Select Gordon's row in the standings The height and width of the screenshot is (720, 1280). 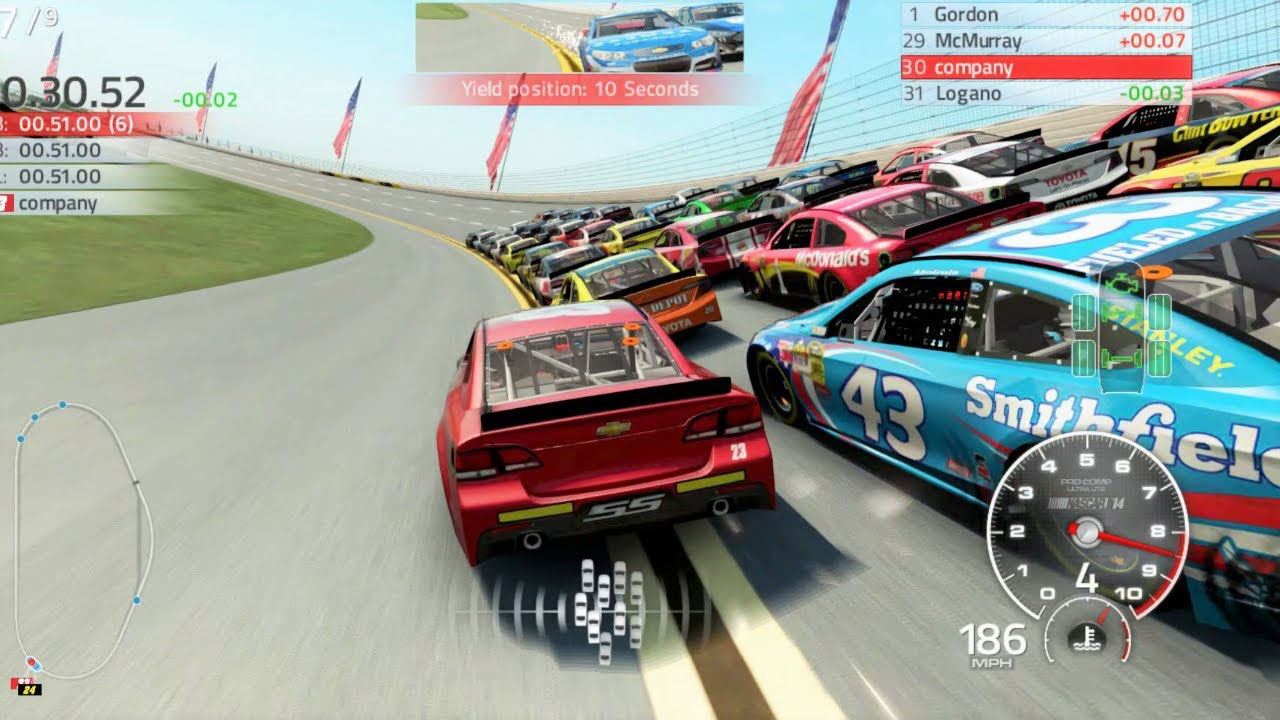coord(1046,15)
